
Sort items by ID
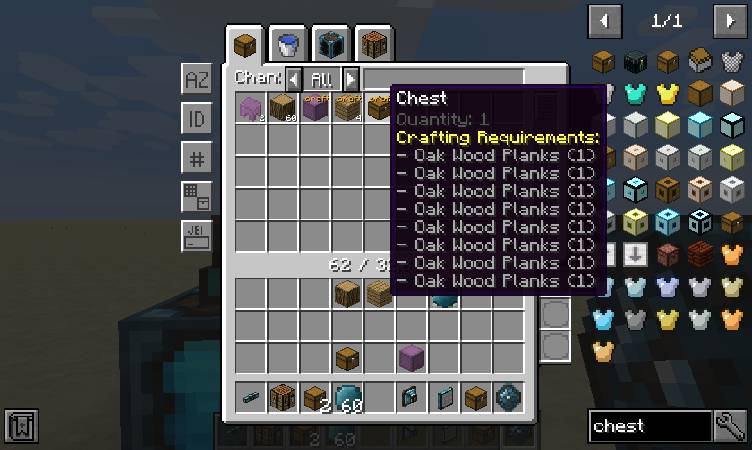tap(196, 119)
